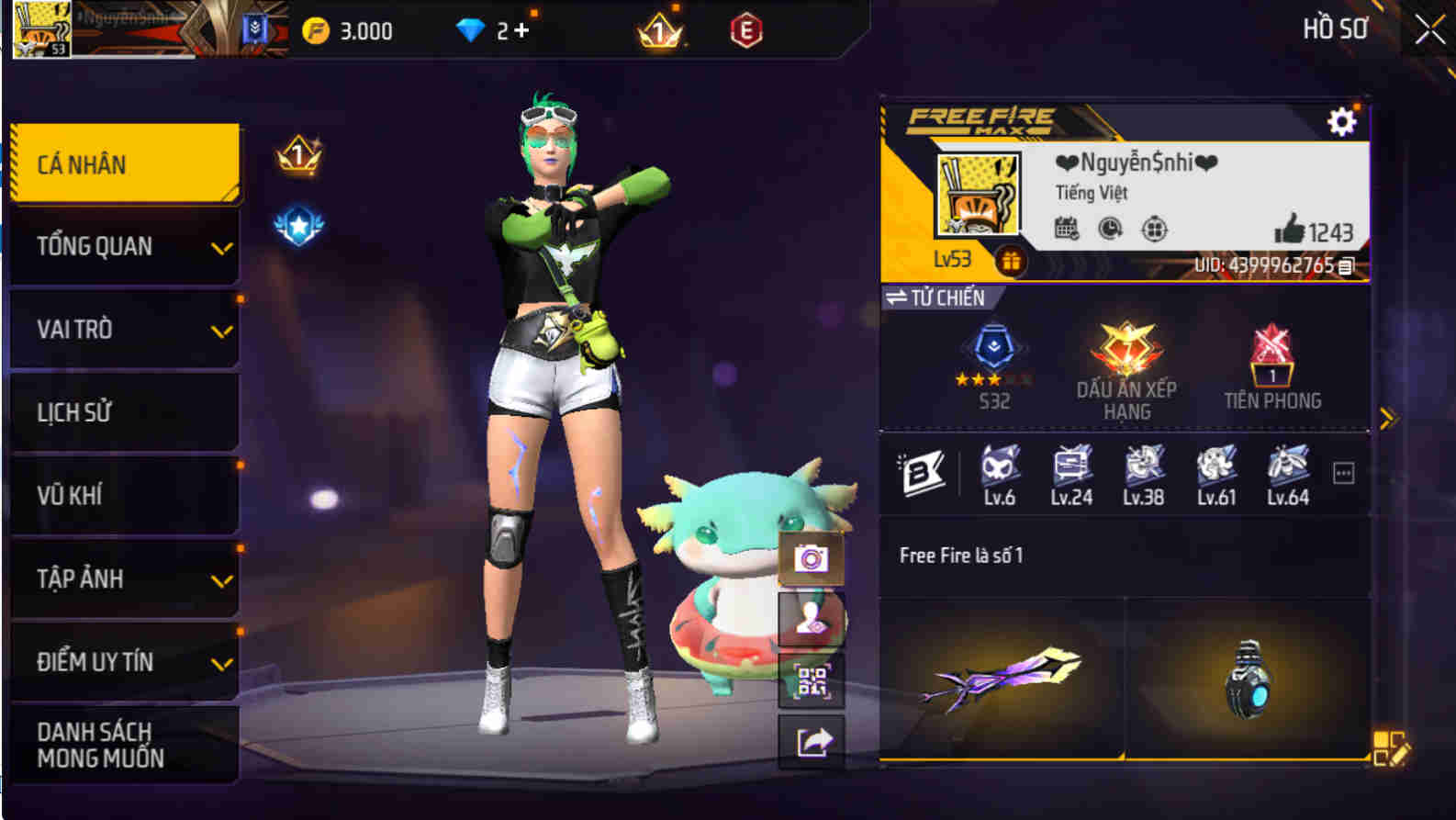The height and width of the screenshot is (820, 1456).
Task: Open DANH SÁCH MONG MUỐN wishlist
Action: click(x=124, y=745)
